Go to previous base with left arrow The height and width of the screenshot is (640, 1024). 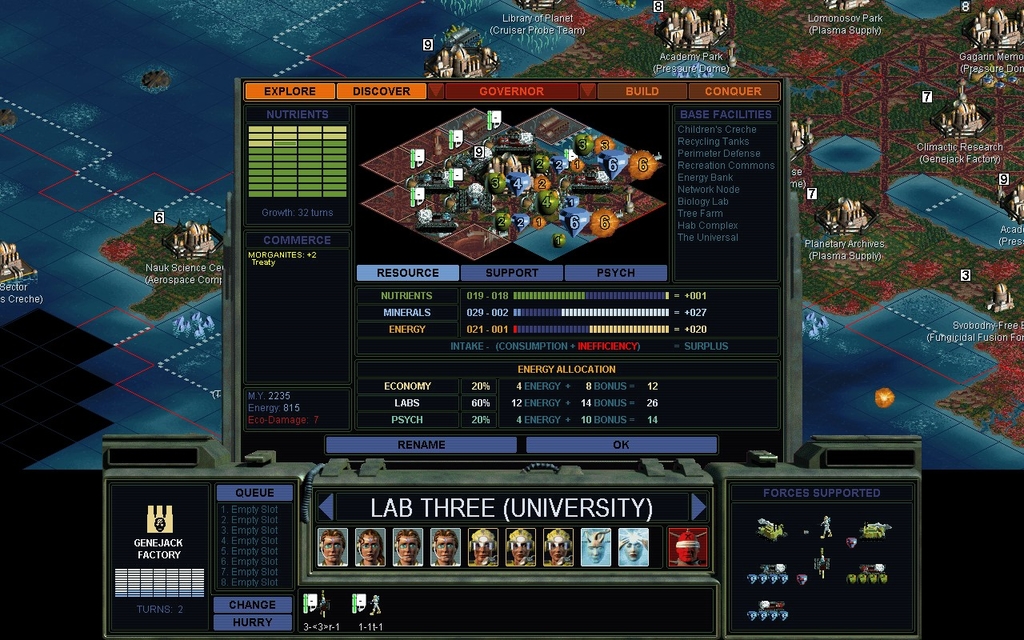324,507
